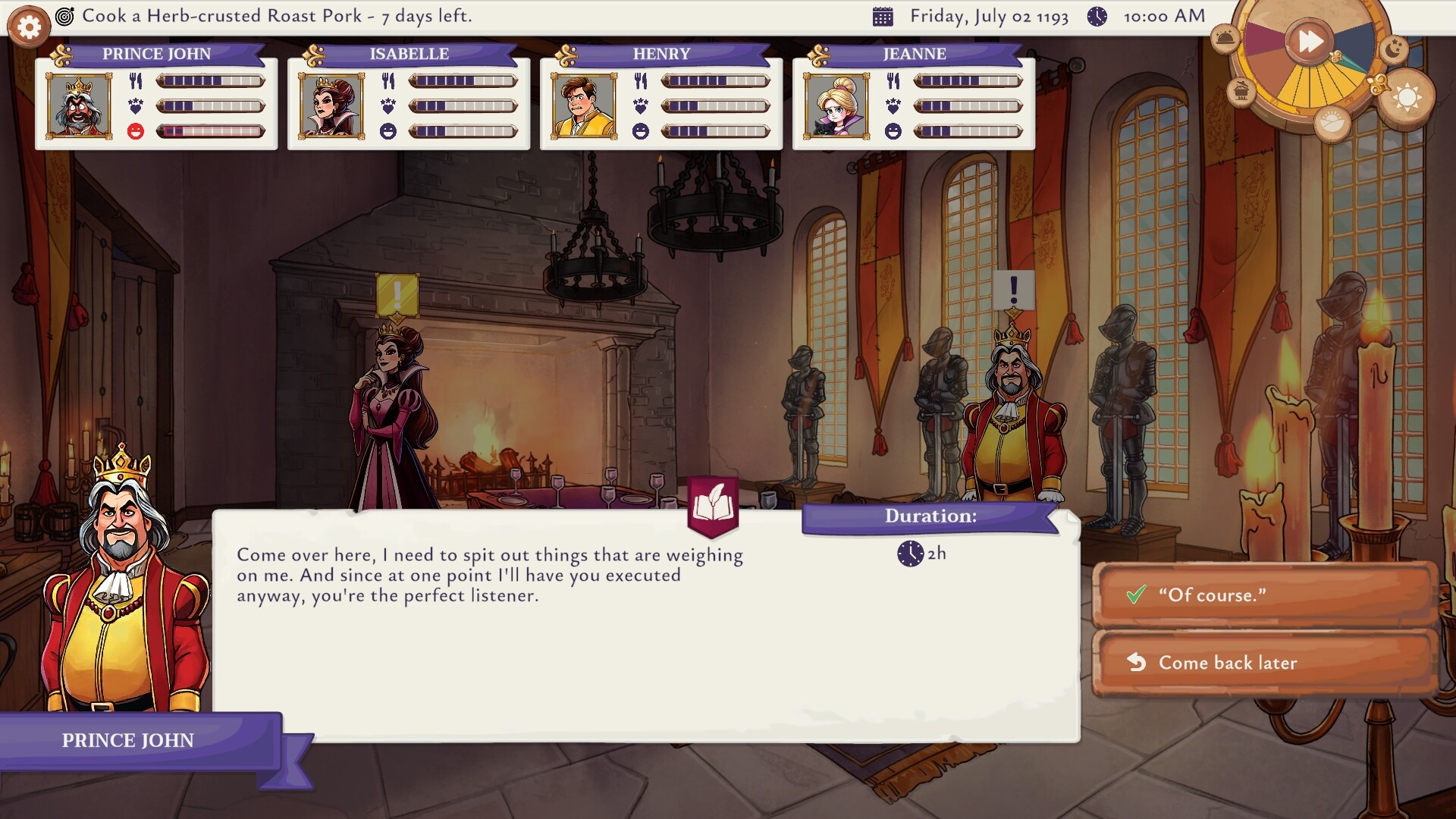Select the moon night icon
The height and width of the screenshot is (819, 1456).
click(1393, 49)
